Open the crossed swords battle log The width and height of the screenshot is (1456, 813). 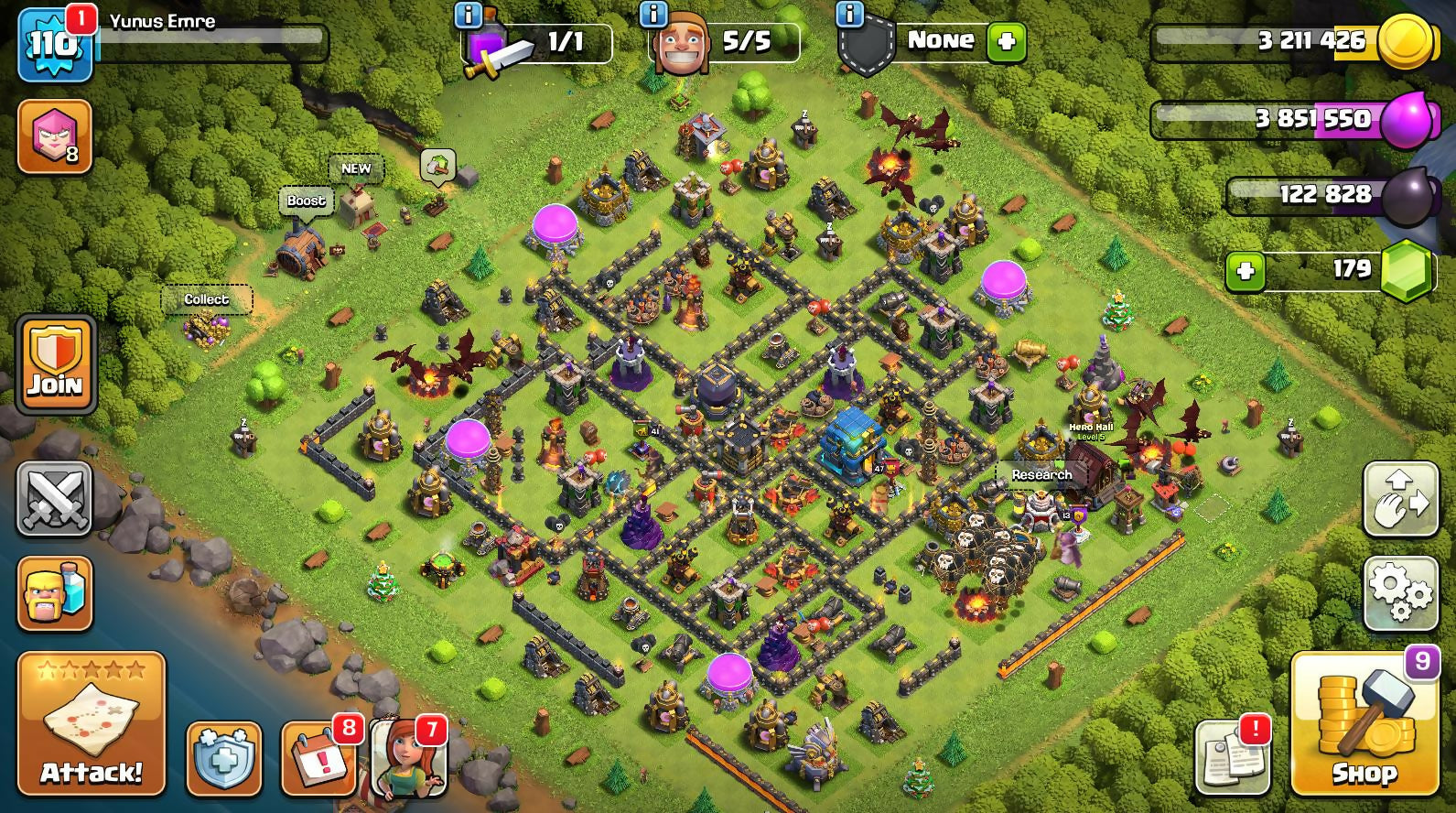54,499
